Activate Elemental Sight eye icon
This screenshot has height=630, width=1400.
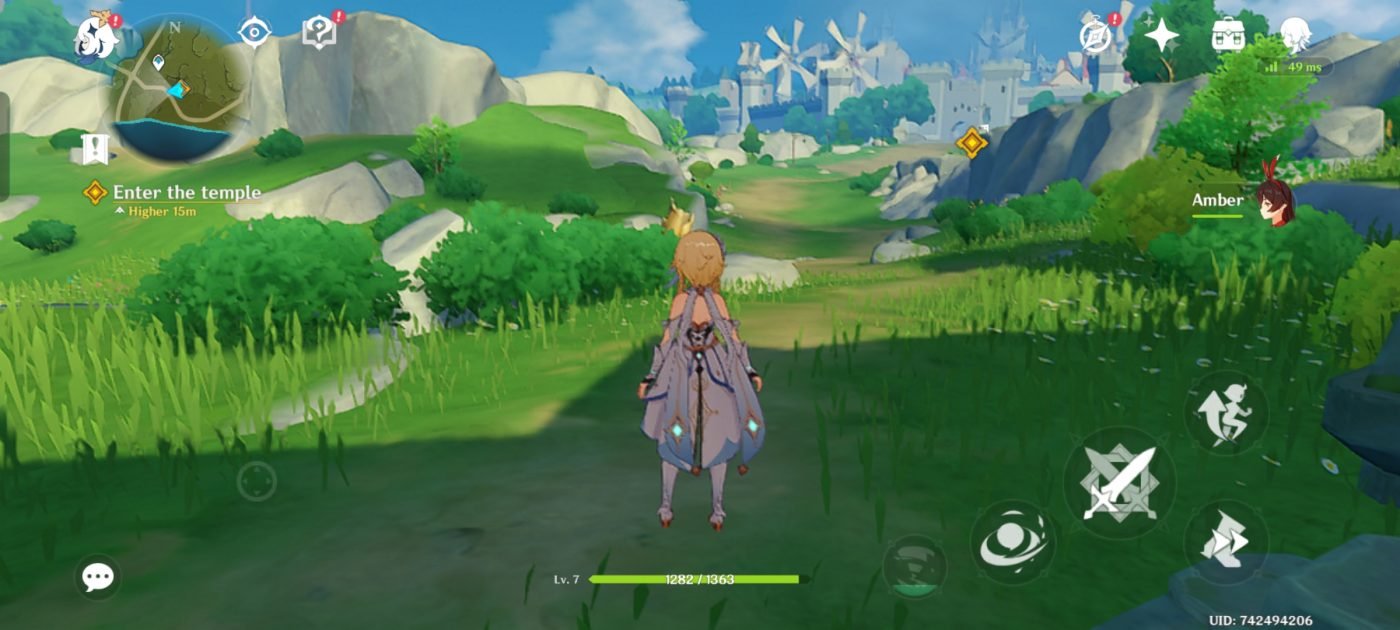click(x=254, y=32)
